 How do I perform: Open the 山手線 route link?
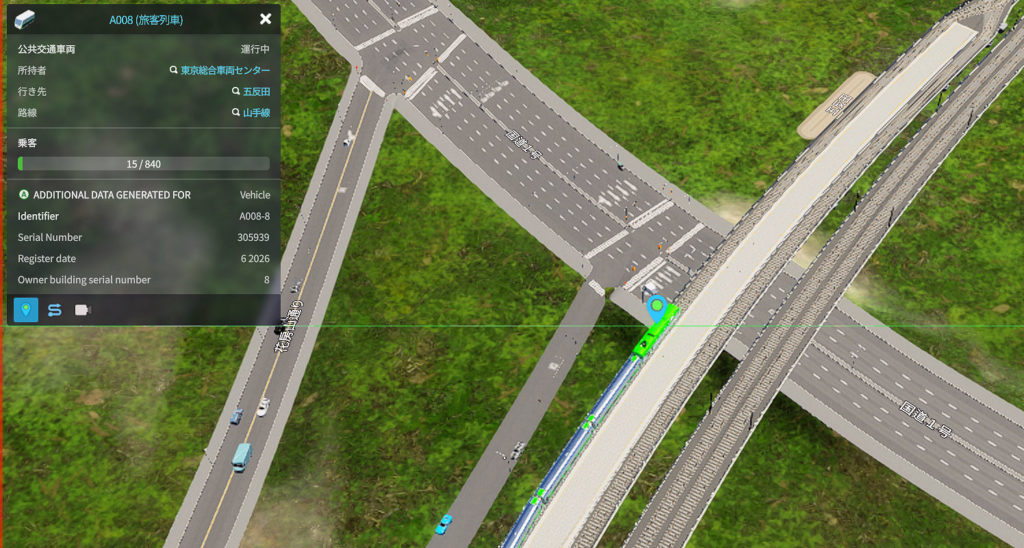click(x=256, y=113)
